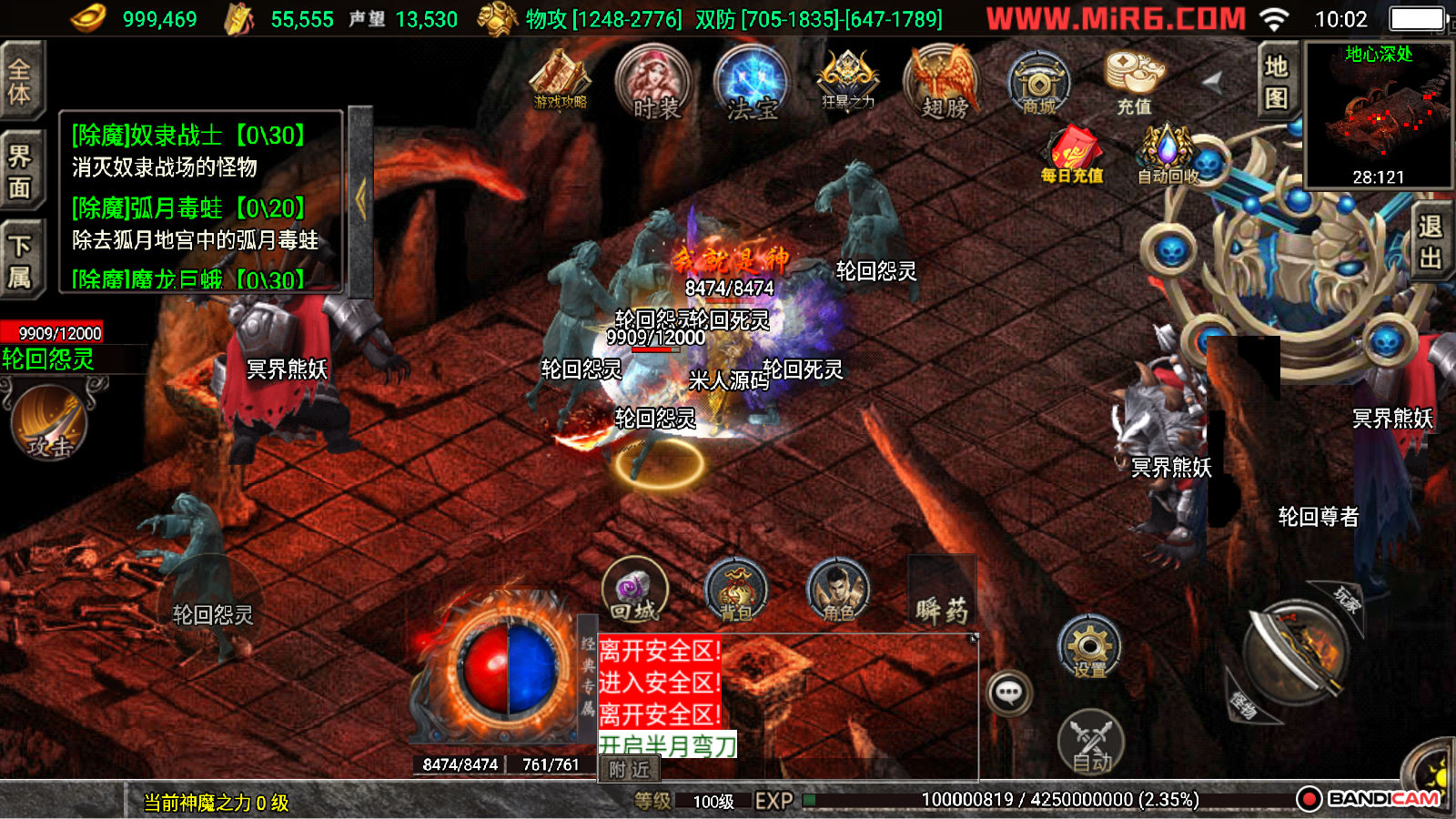Collapse the quest tracker panel arrow
The width and height of the screenshot is (1456, 819).
[360, 200]
